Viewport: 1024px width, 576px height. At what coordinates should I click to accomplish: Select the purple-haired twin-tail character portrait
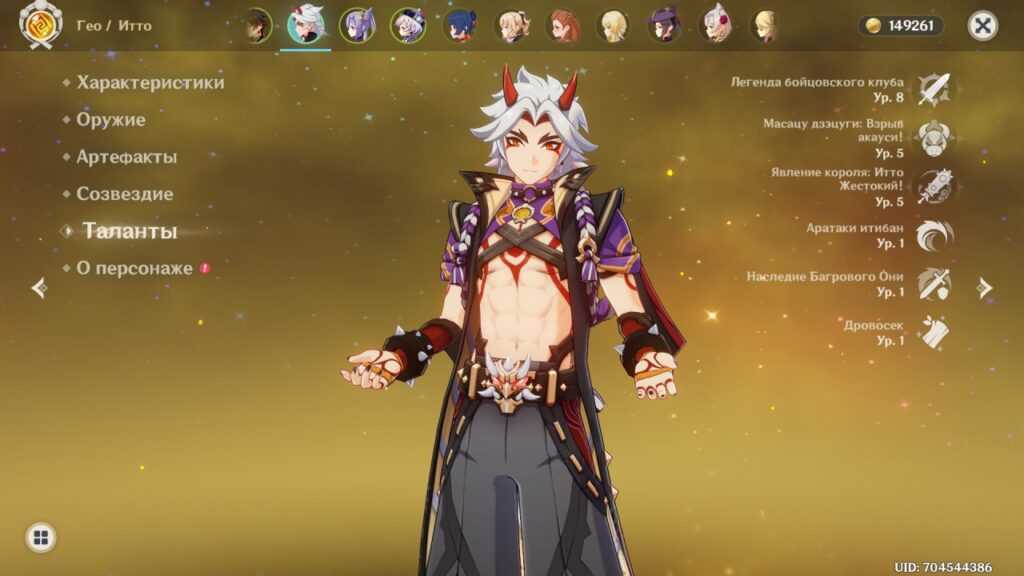pos(357,26)
